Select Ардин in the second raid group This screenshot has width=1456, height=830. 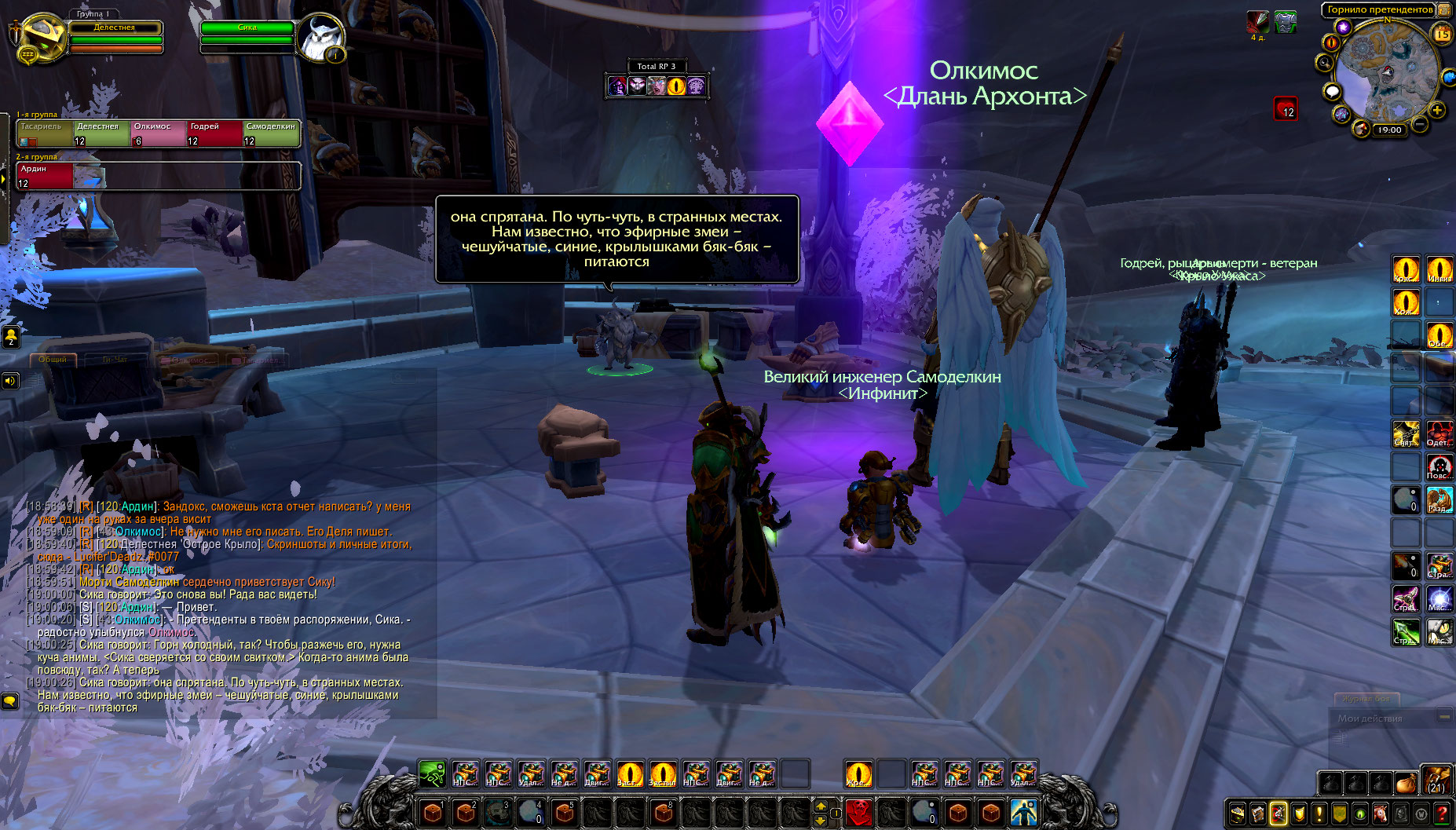click(45, 176)
